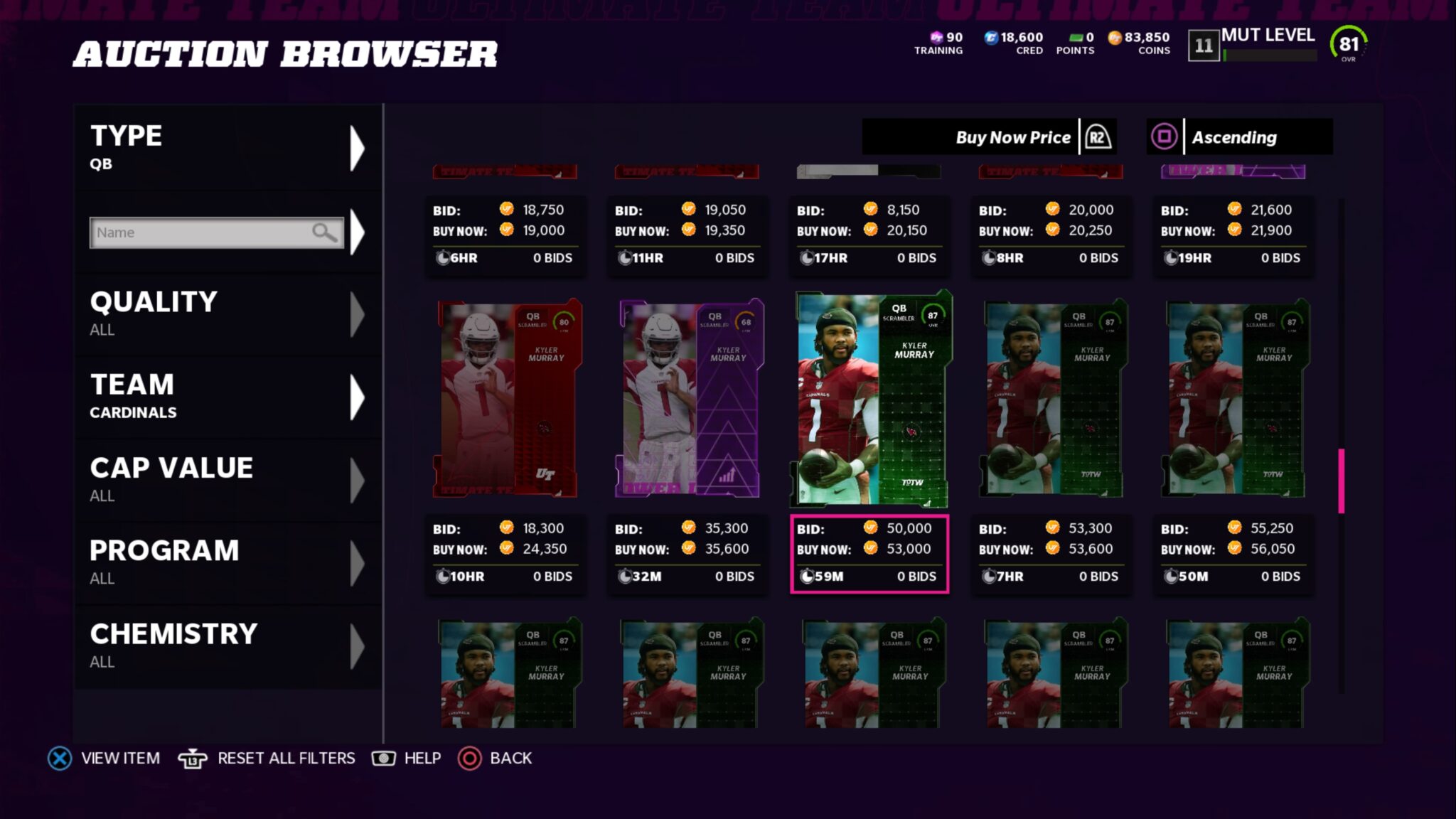
Task: Open the PROGRAM filter
Action: tap(227, 562)
